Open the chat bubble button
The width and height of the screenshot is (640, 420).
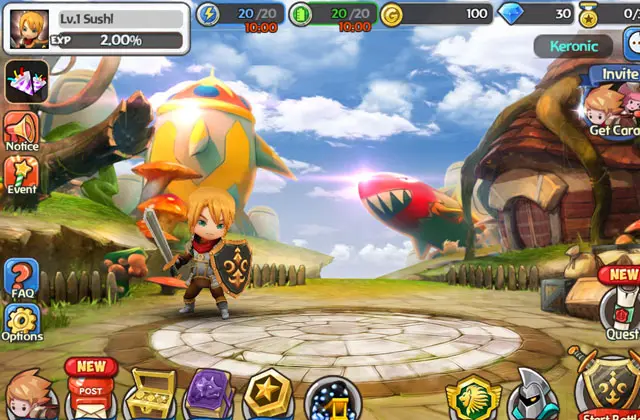click(632, 45)
